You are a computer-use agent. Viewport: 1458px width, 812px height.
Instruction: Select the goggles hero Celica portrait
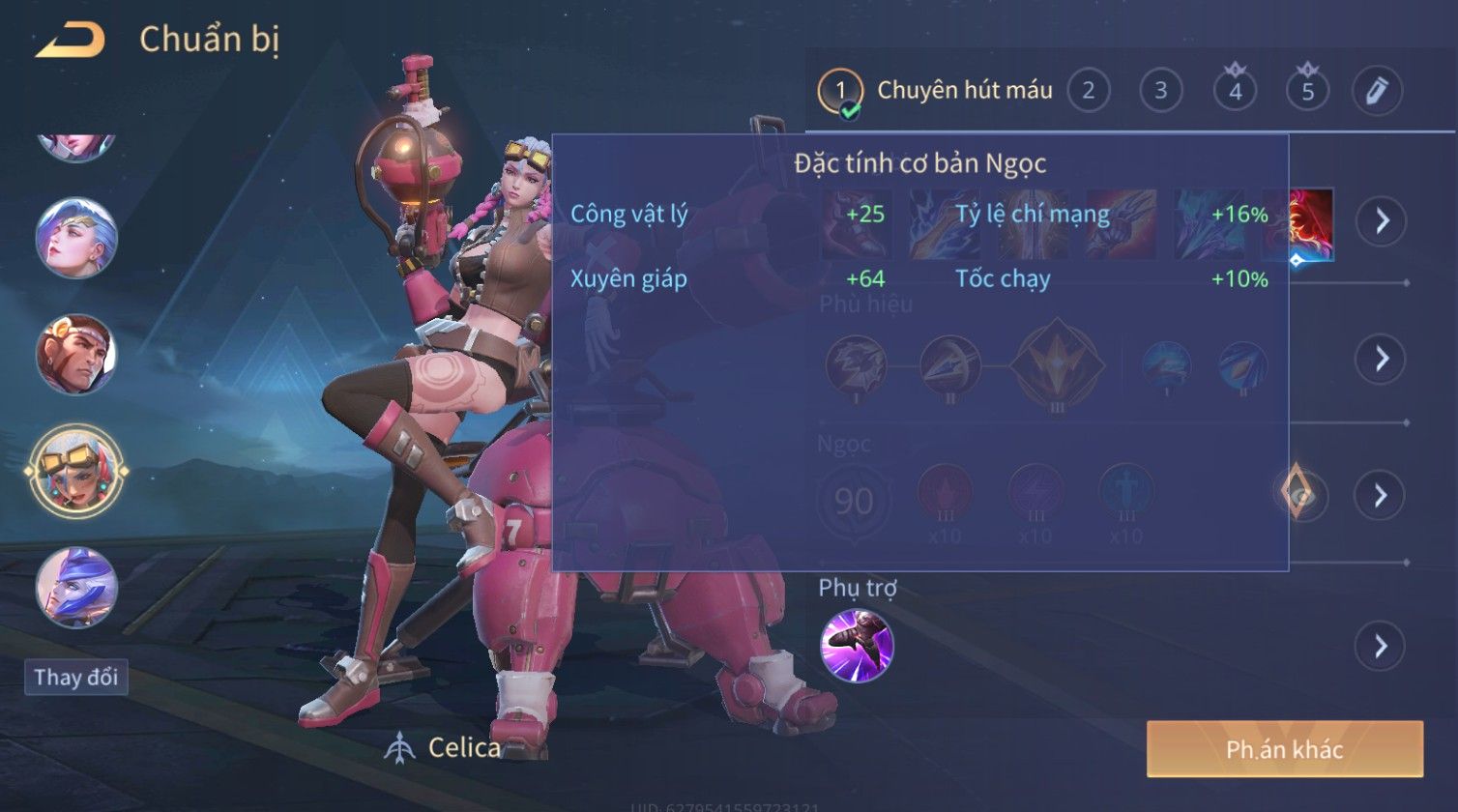coord(76,472)
